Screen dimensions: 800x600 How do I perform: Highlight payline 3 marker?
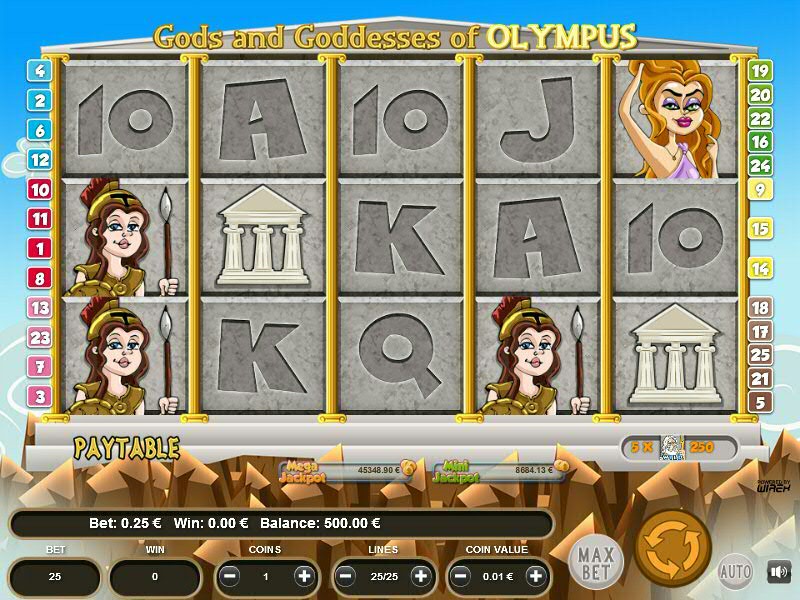pos(40,396)
